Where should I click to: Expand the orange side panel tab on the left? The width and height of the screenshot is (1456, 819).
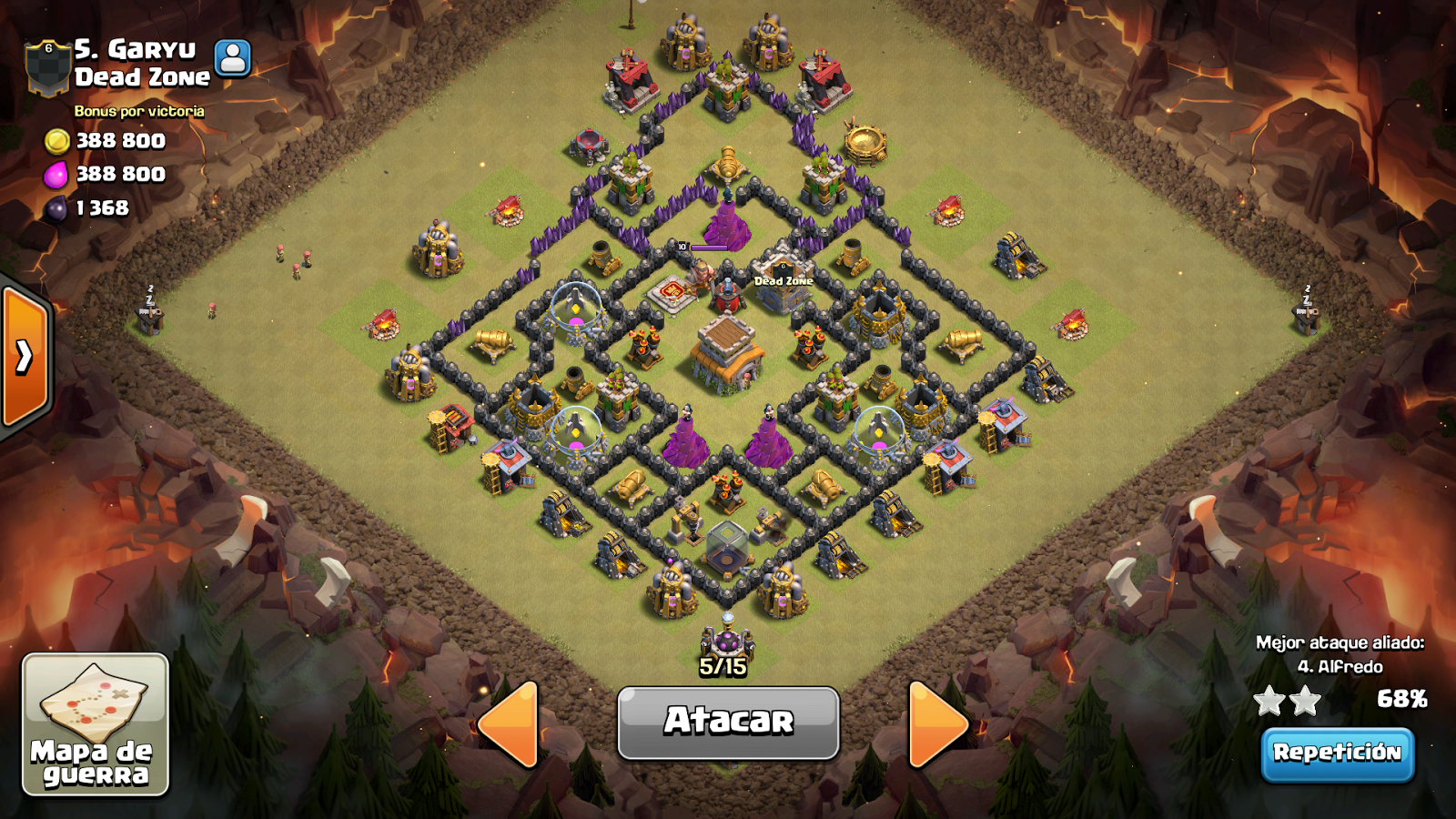point(23,357)
